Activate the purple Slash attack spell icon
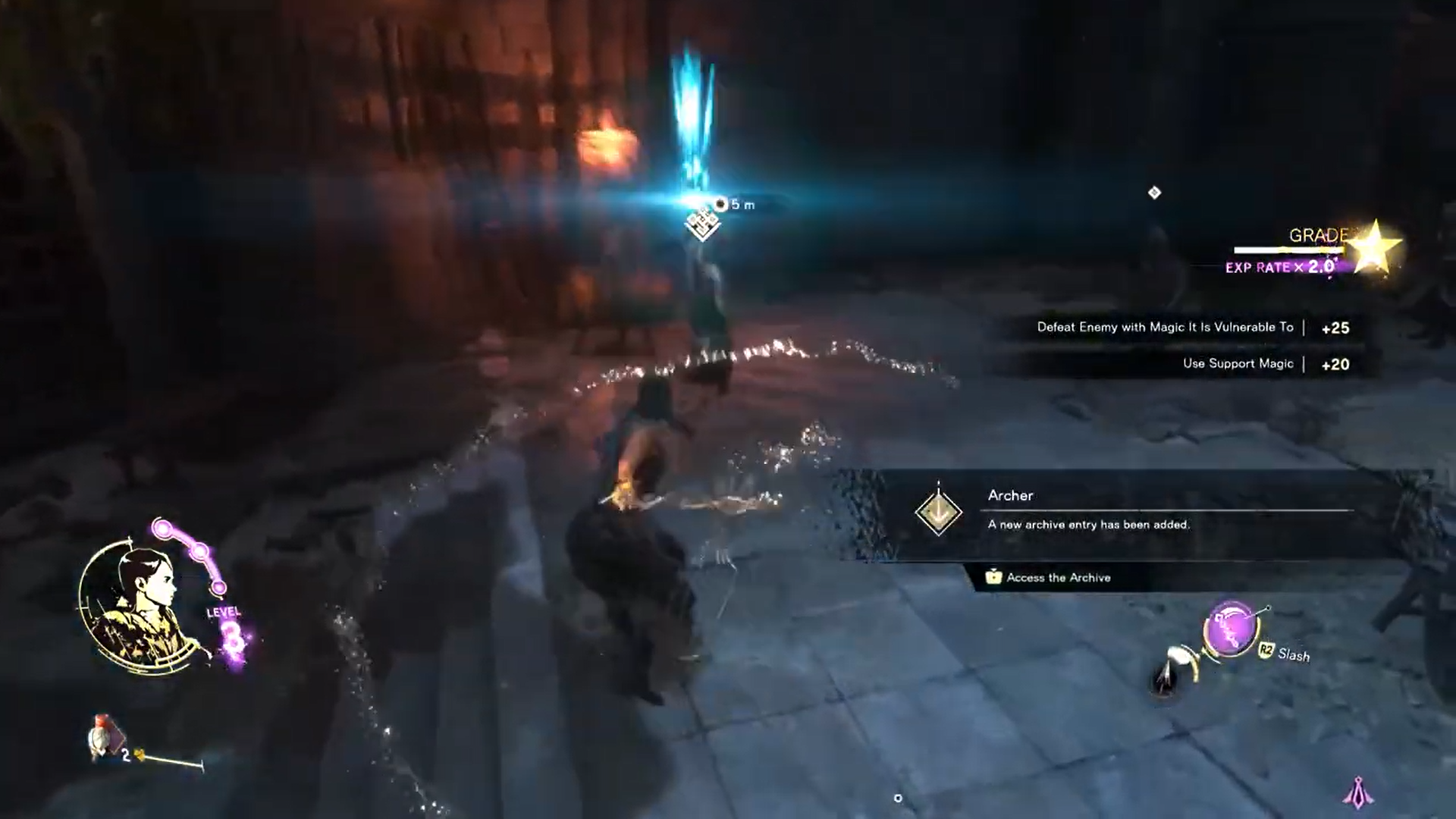 click(1232, 629)
